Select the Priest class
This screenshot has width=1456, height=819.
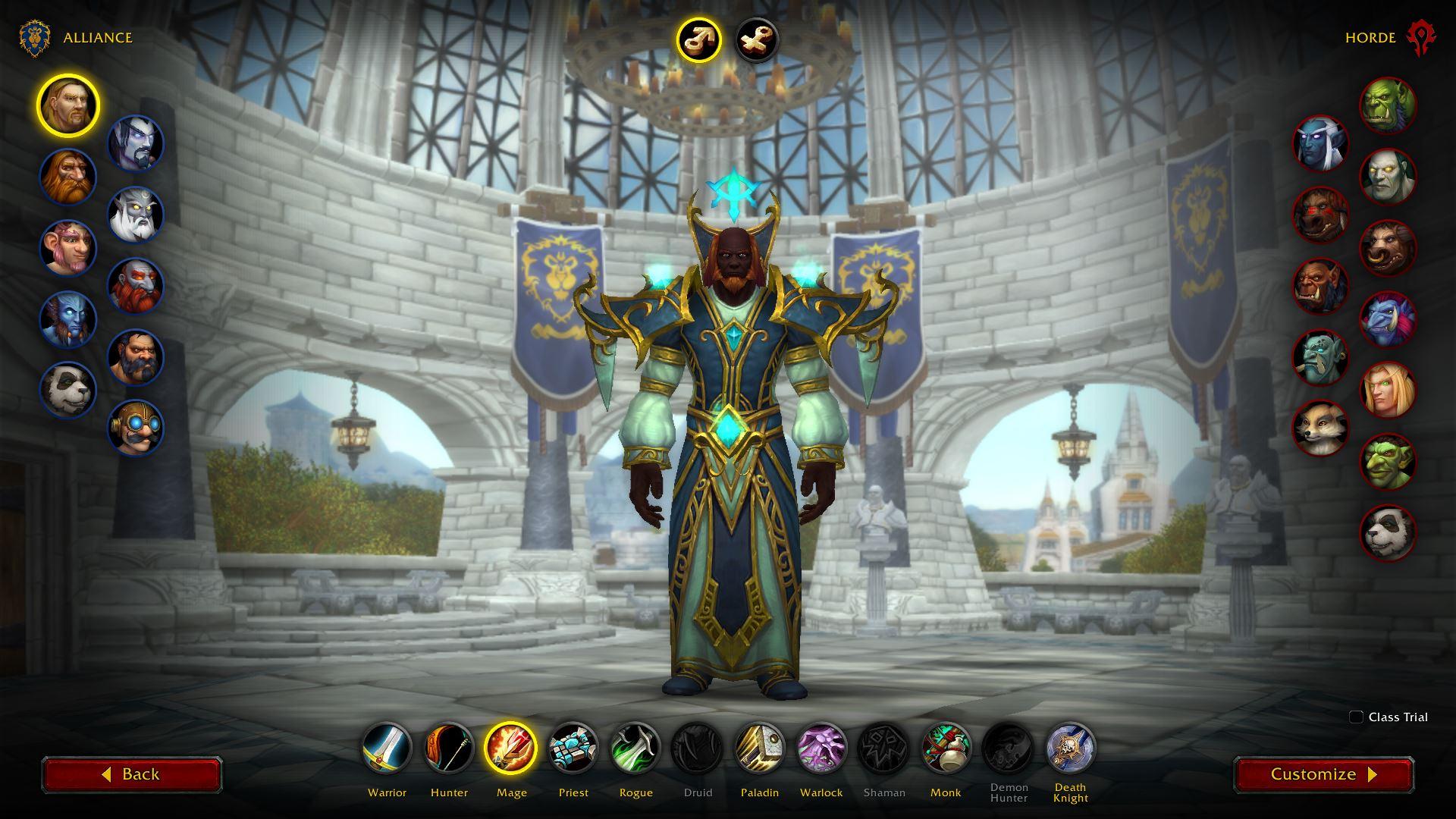click(573, 747)
